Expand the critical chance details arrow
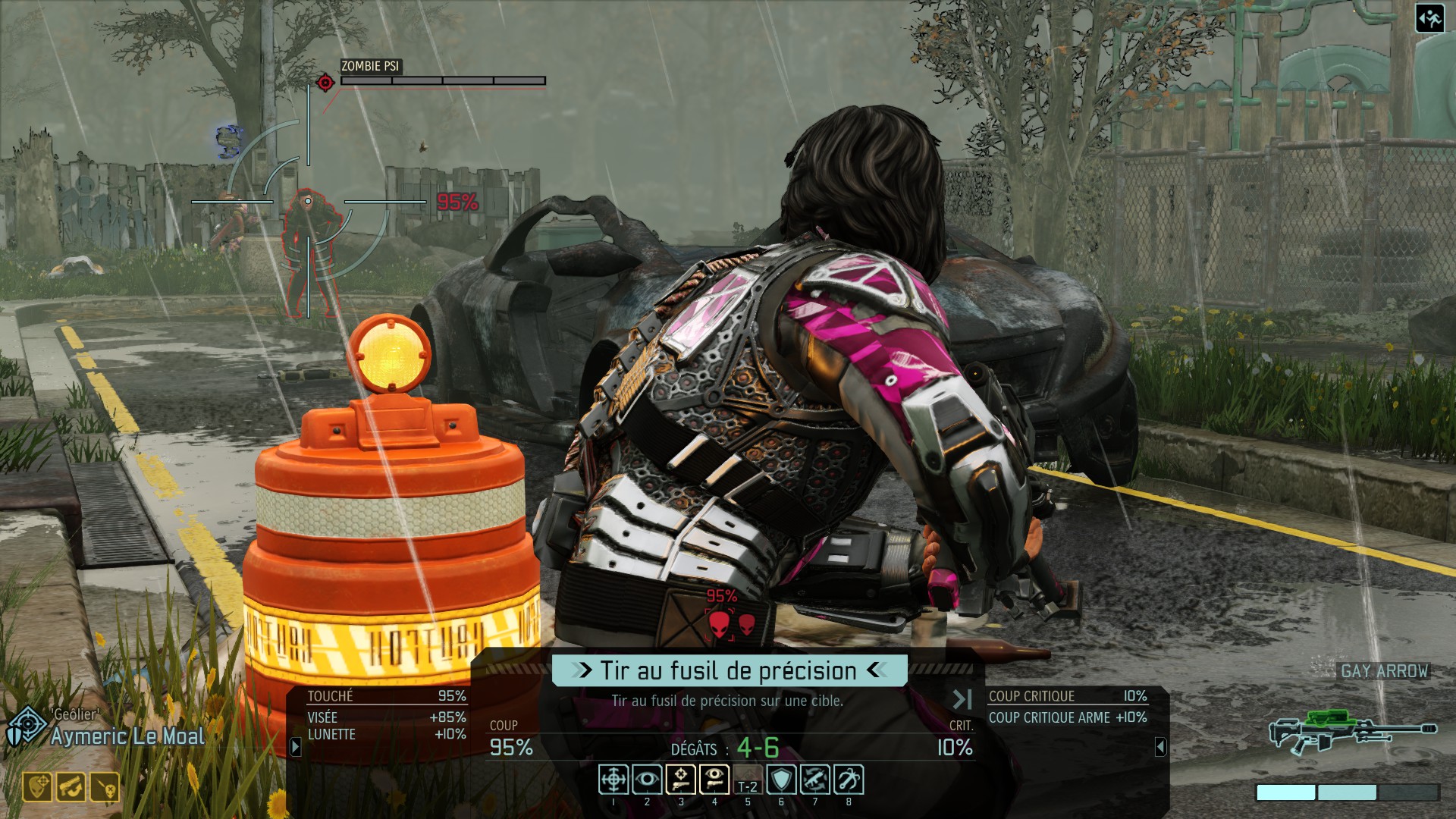The image size is (1456, 819). 1160,747
